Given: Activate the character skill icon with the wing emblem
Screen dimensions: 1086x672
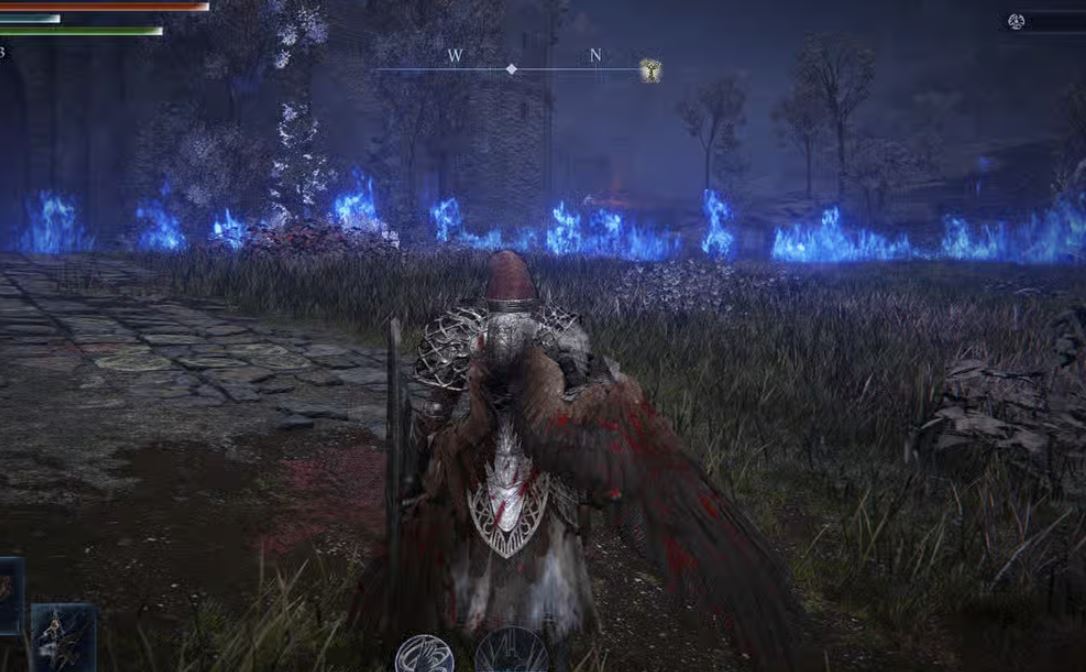Looking at the screenshot, I should [424, 655].
